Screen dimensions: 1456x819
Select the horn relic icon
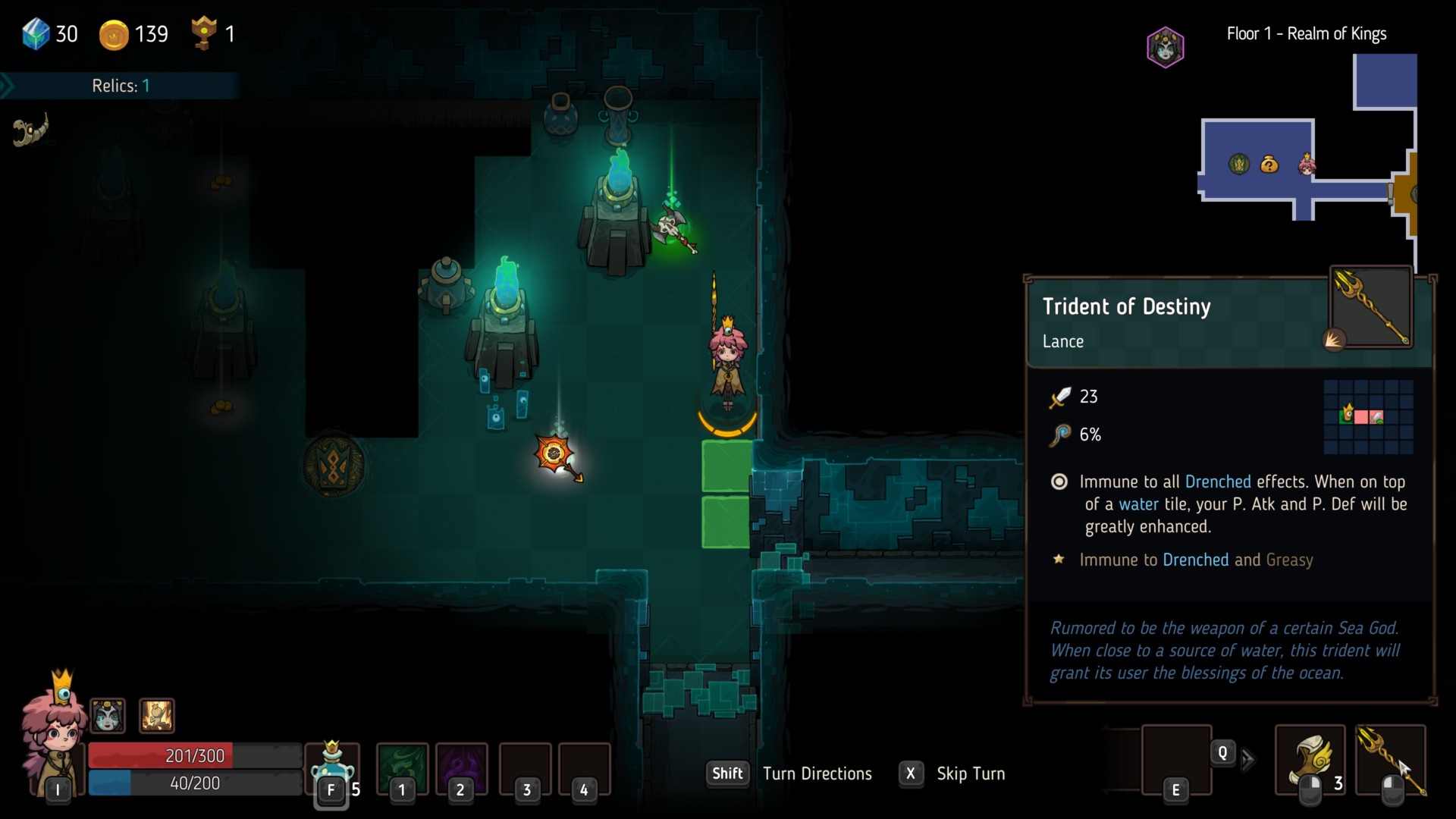(31, 130)
